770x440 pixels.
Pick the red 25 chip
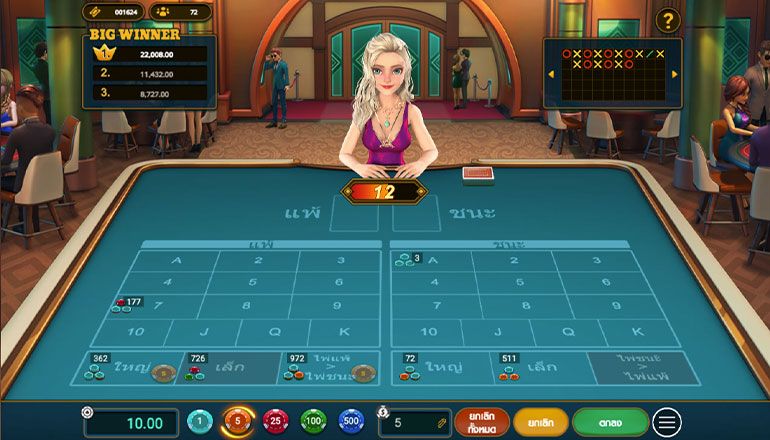tap(275, 422)
